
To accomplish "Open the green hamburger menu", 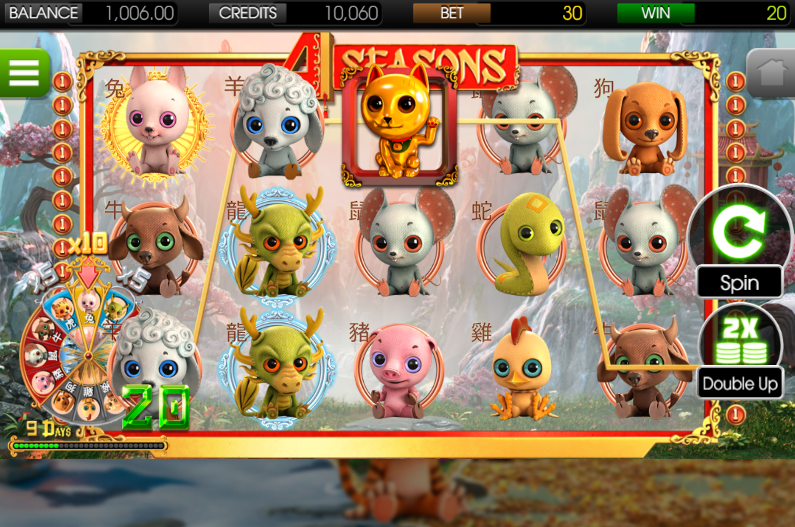I will 23,71.
